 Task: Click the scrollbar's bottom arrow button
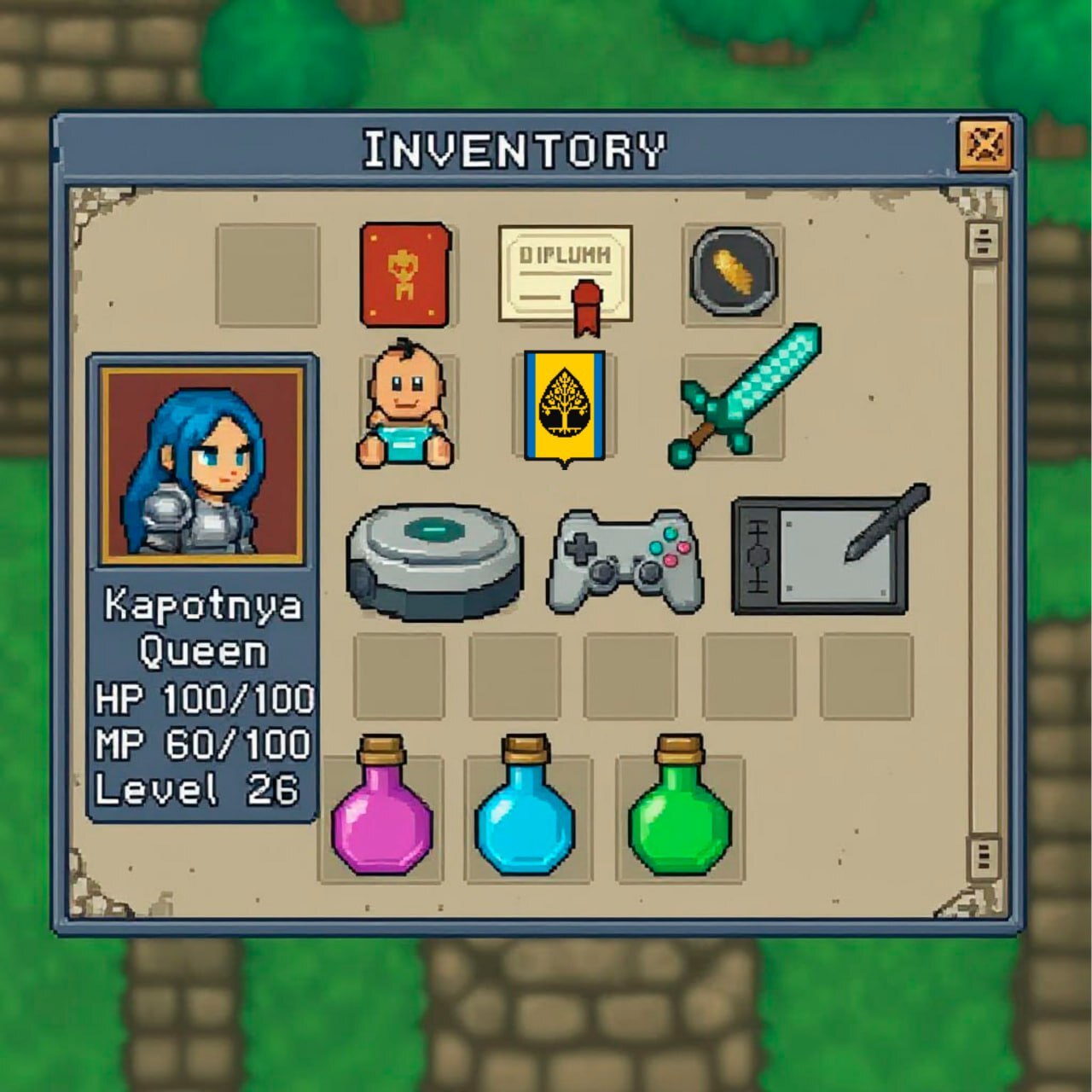pos(984,855)
